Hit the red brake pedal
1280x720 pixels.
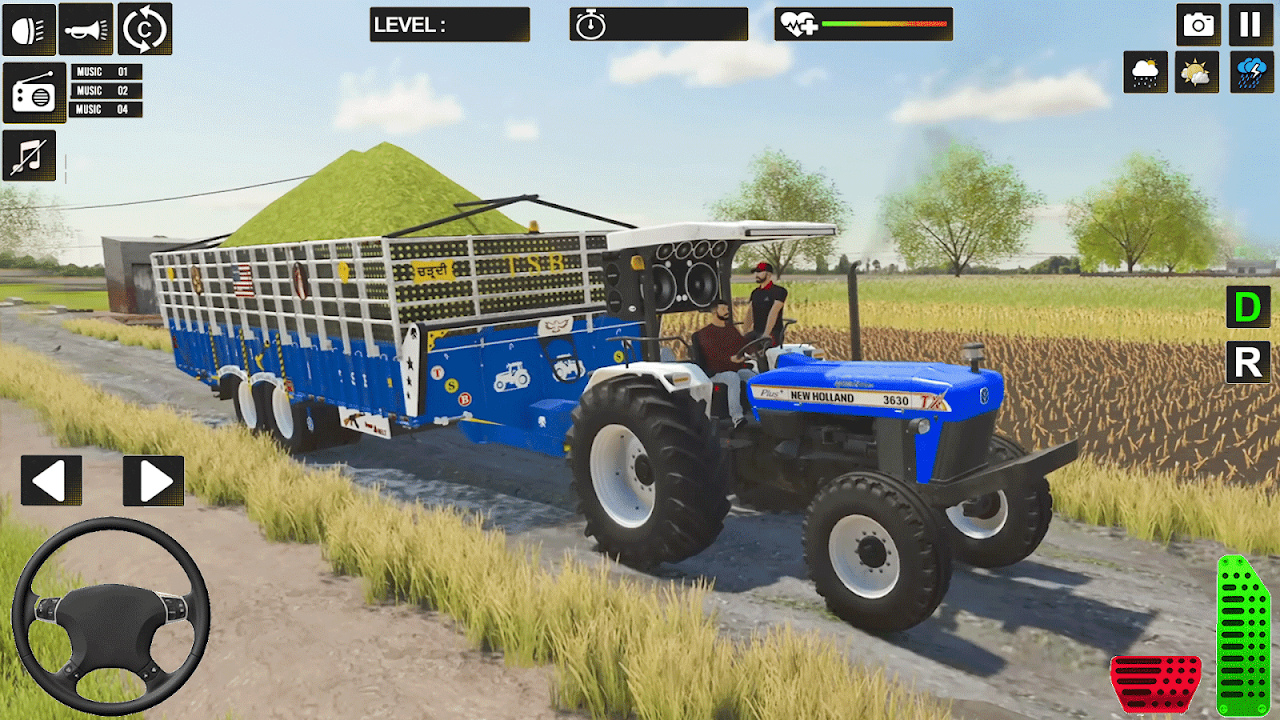point(1156,684)
